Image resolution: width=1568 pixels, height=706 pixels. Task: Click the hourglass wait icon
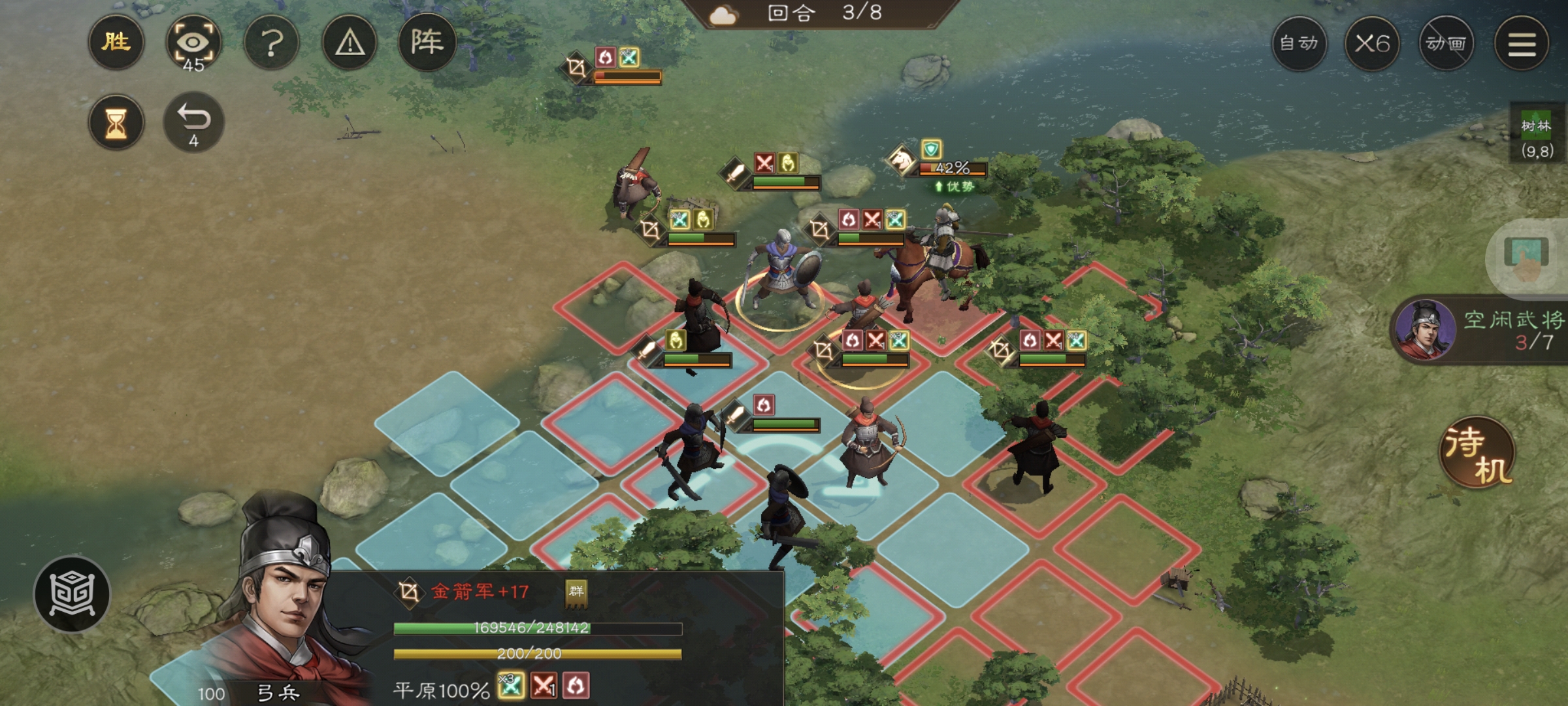(116, 123)
